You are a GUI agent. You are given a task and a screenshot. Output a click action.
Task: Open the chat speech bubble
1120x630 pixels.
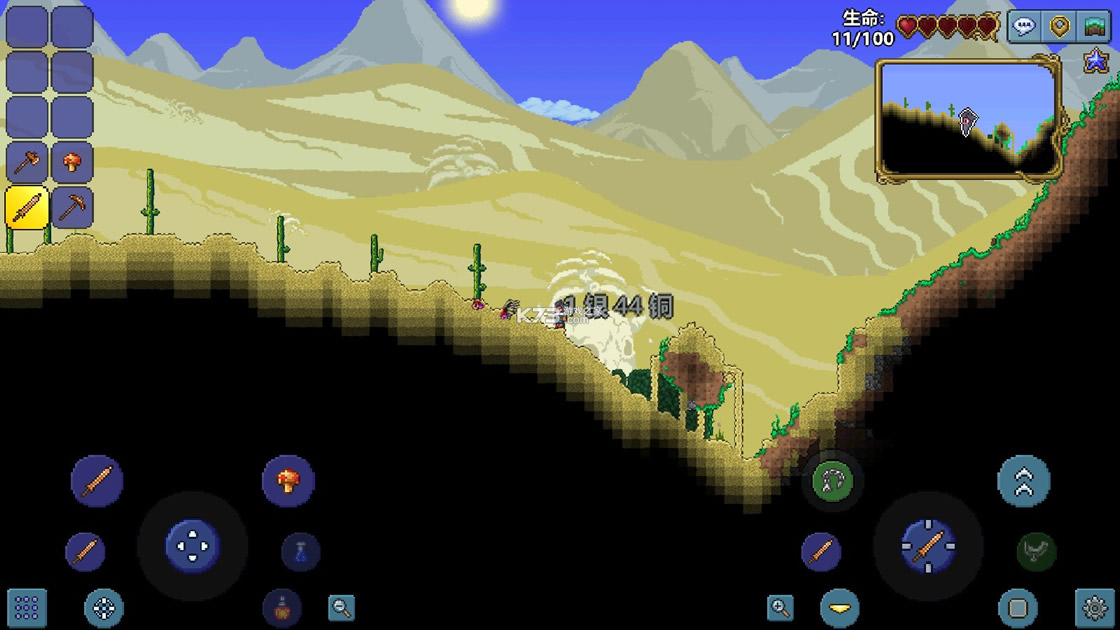tap(1023, 27)
